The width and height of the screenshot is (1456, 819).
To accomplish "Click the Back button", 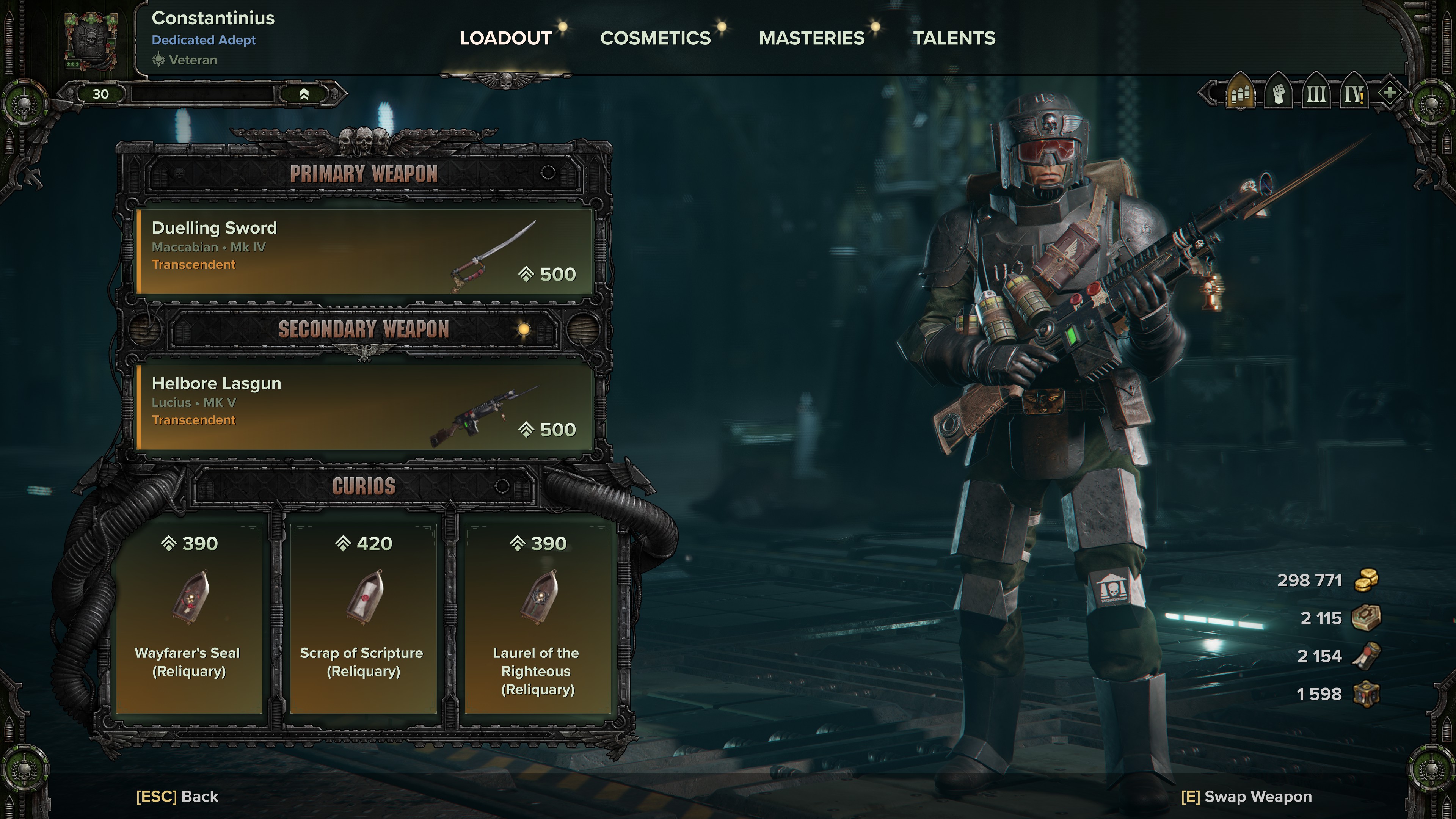I will [177, 796].
